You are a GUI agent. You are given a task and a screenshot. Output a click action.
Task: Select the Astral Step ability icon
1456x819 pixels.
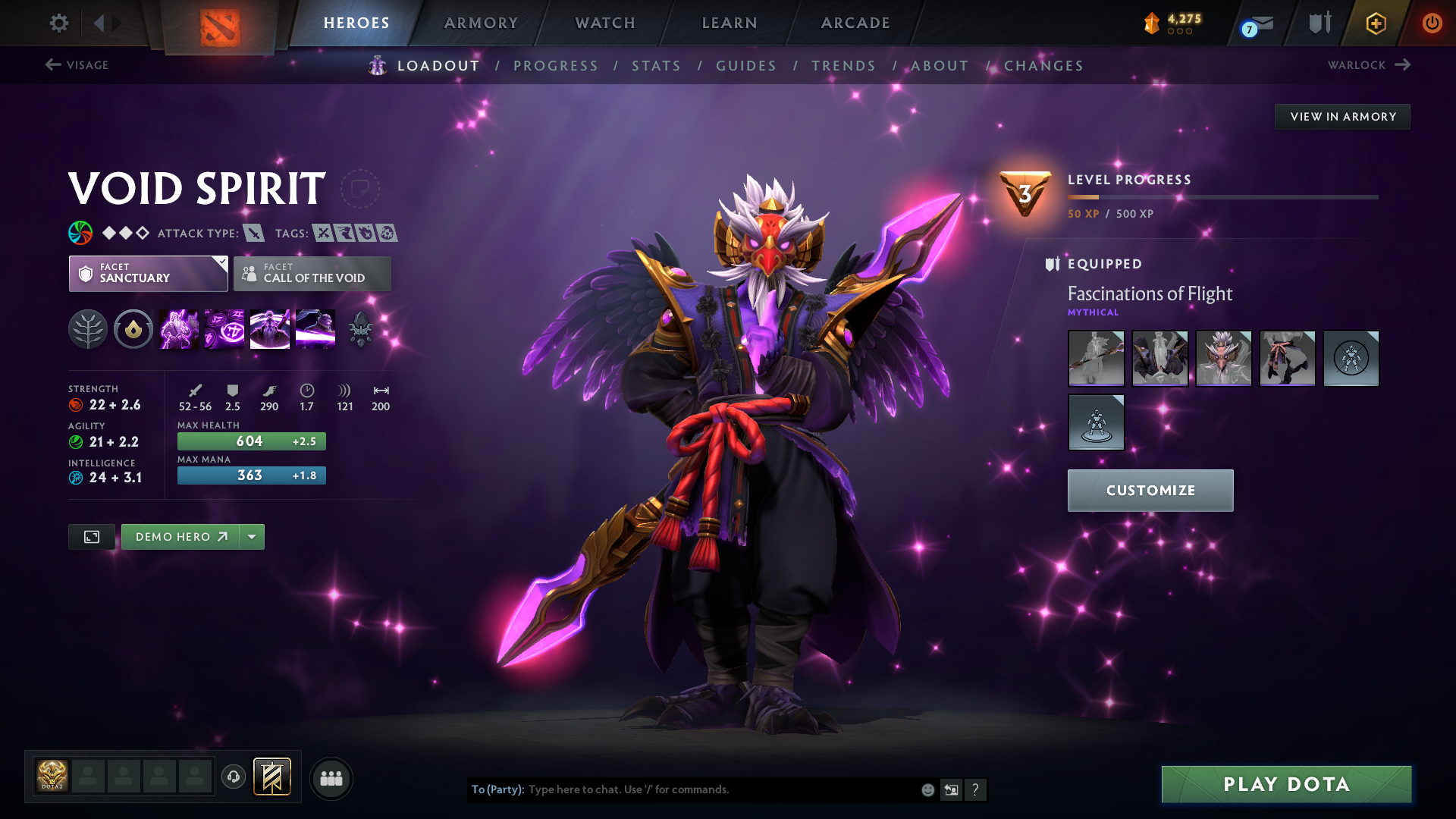coord(315,328)
